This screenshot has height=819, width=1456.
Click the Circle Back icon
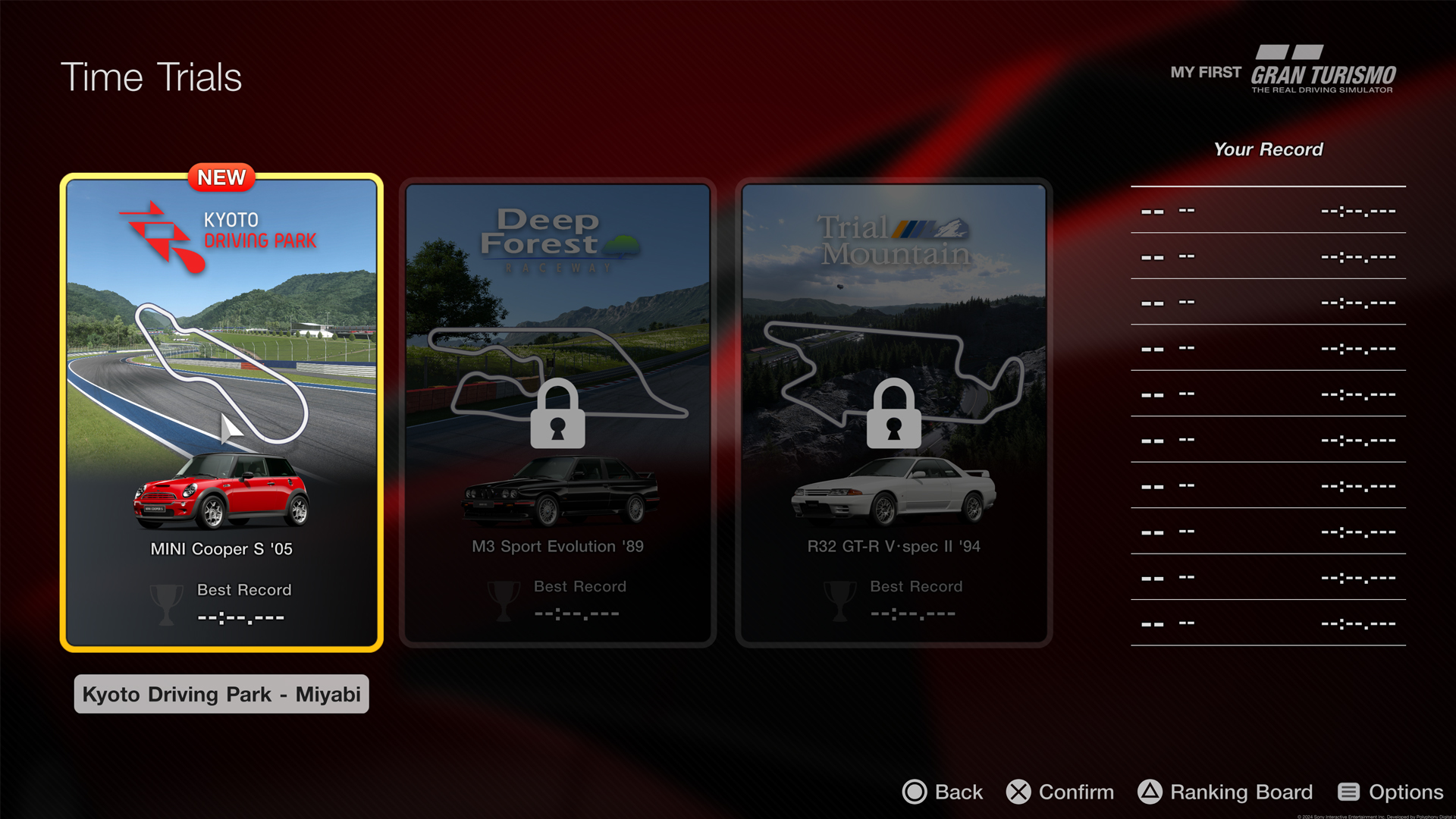click(915, 792)
